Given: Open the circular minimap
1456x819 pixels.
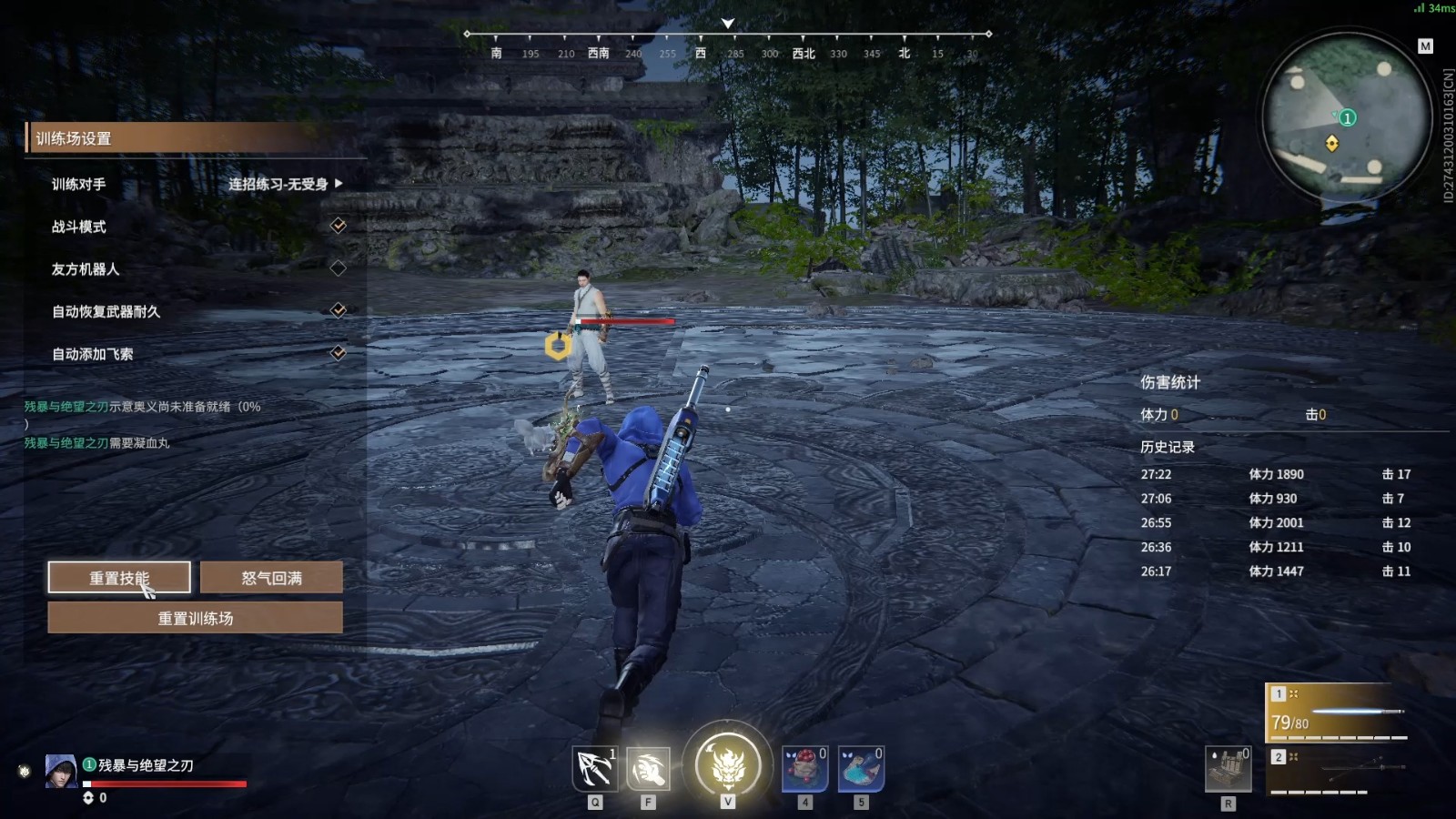Looking at the screenshot, I should coord(1345,116).
